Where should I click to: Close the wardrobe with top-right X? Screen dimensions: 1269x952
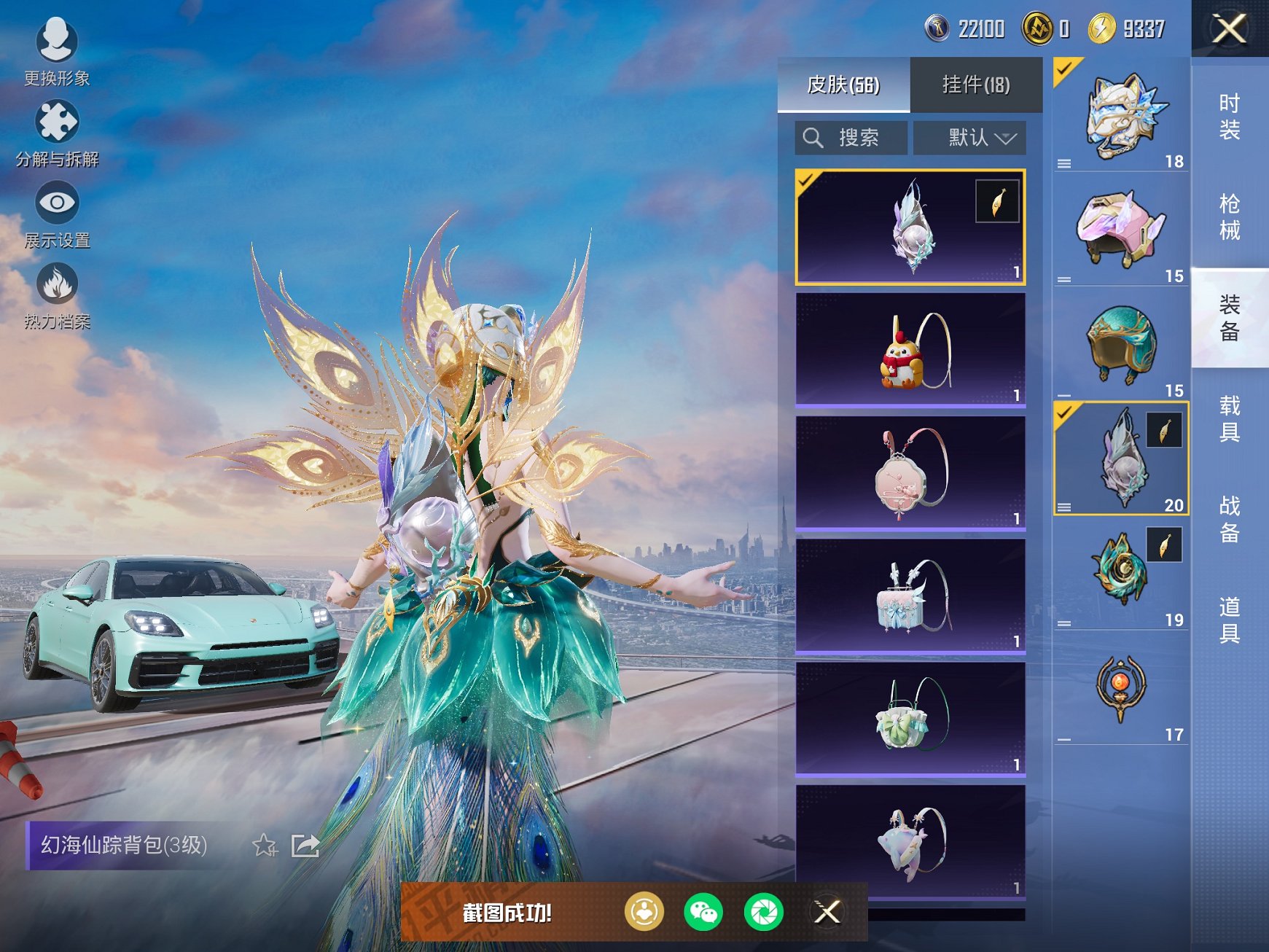pos(1229,29)
